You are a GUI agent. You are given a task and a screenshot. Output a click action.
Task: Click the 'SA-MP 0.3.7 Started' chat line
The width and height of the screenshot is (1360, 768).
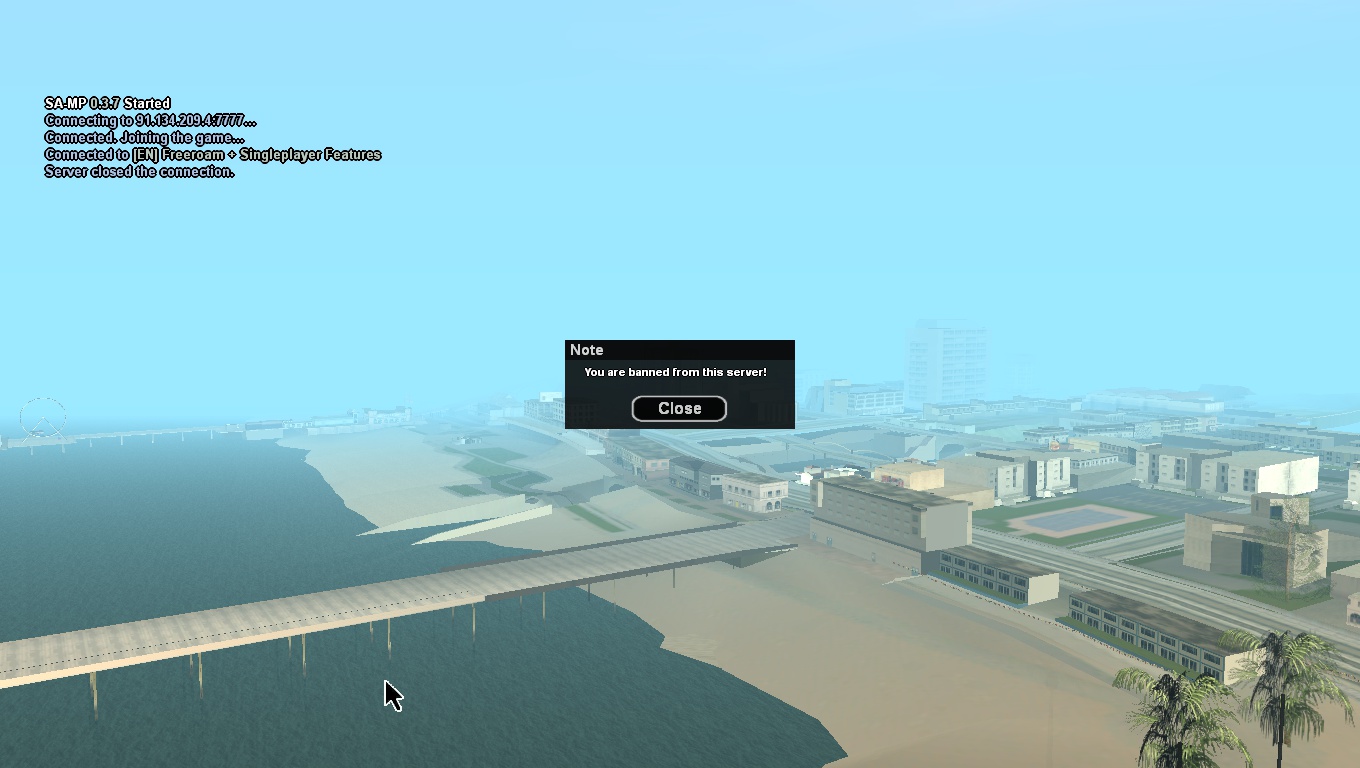pyautogui.click(x=106, y=103)
